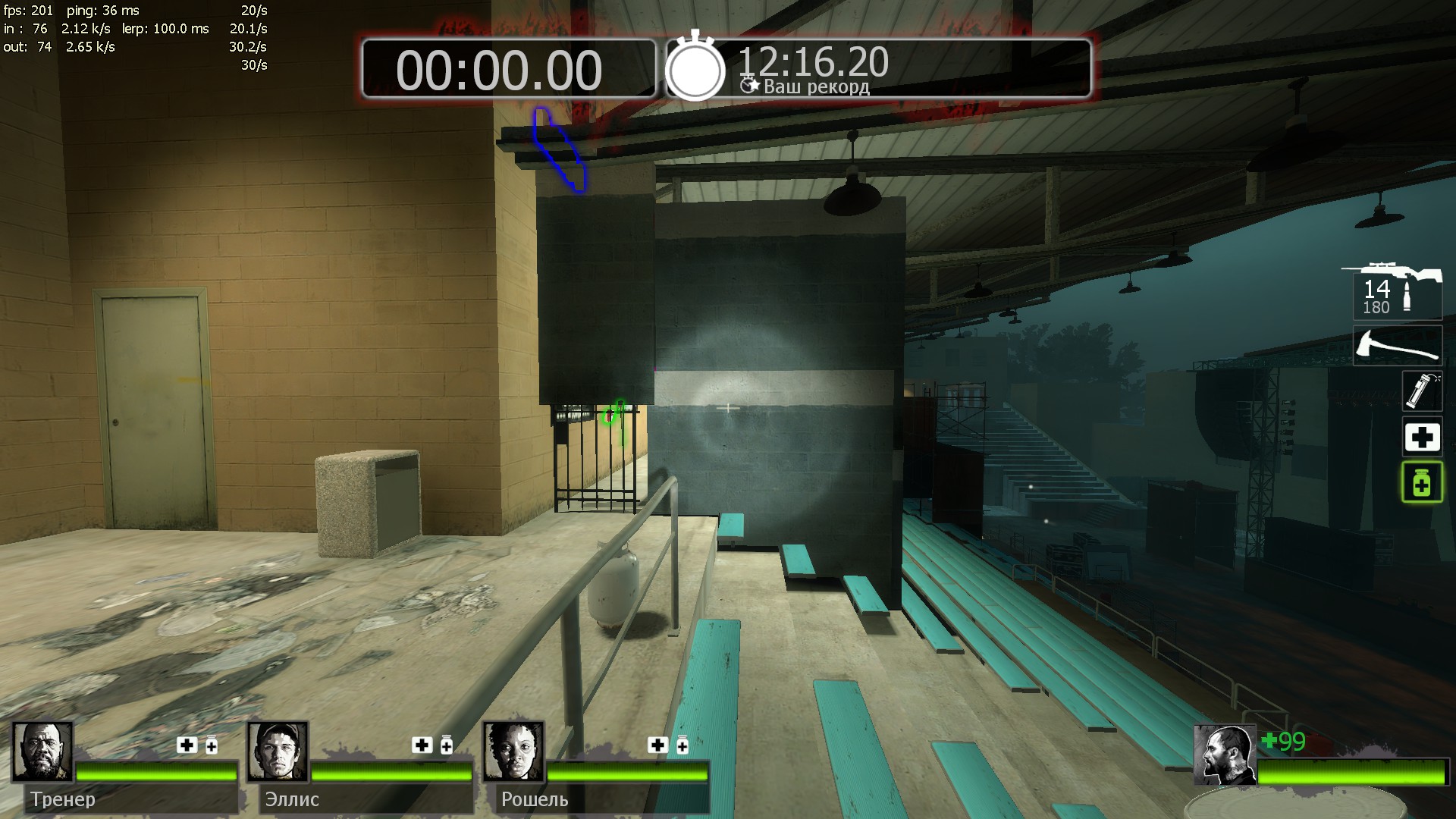Click your own survivor portrait
Image resolution: width=1456 pixels, height=819 pixels.
pos(1224,754)
